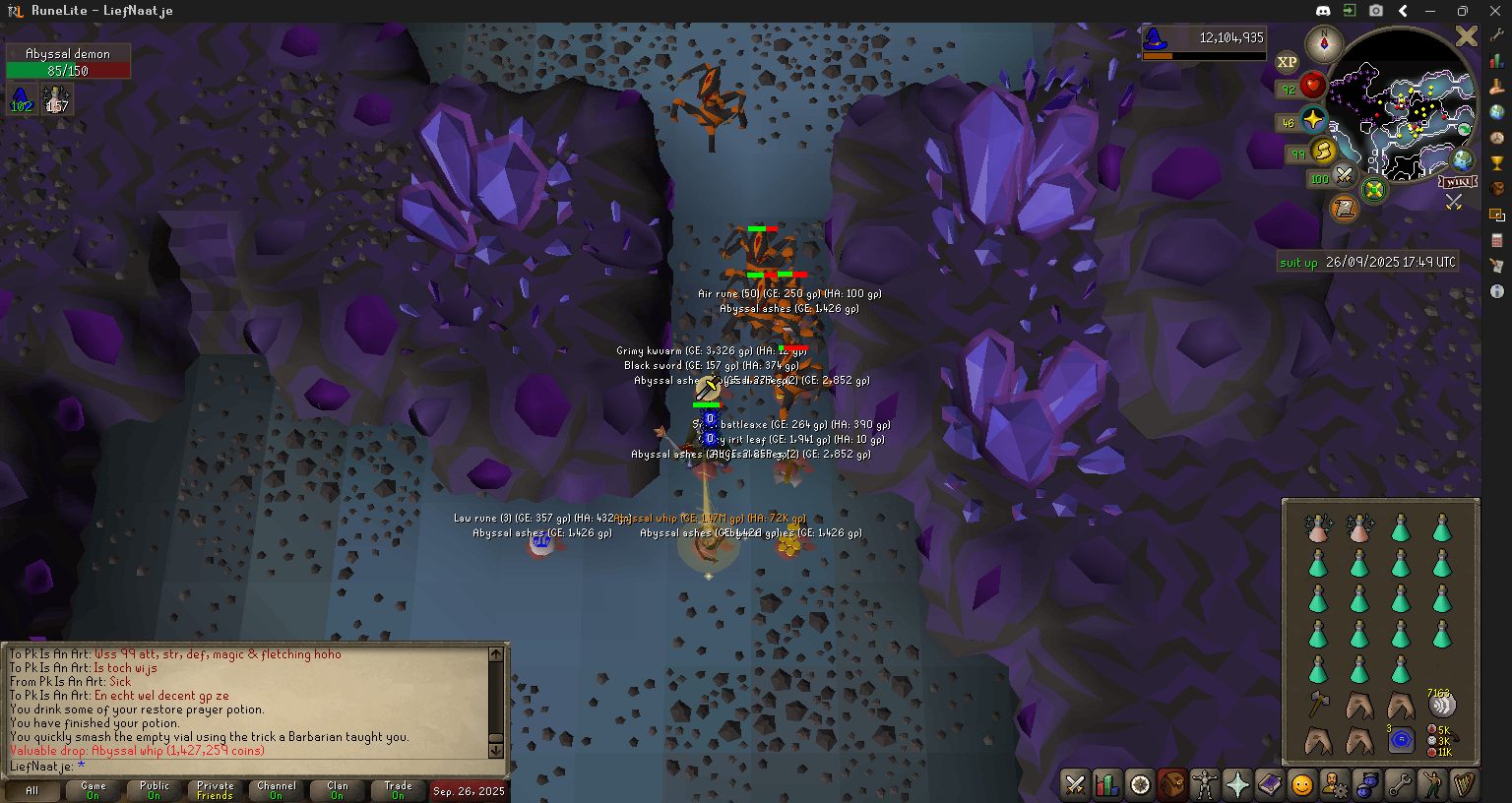Screen dimensions: 1512x803
Task: Switch to the Public chat tab
Action: tap(155, 790)
